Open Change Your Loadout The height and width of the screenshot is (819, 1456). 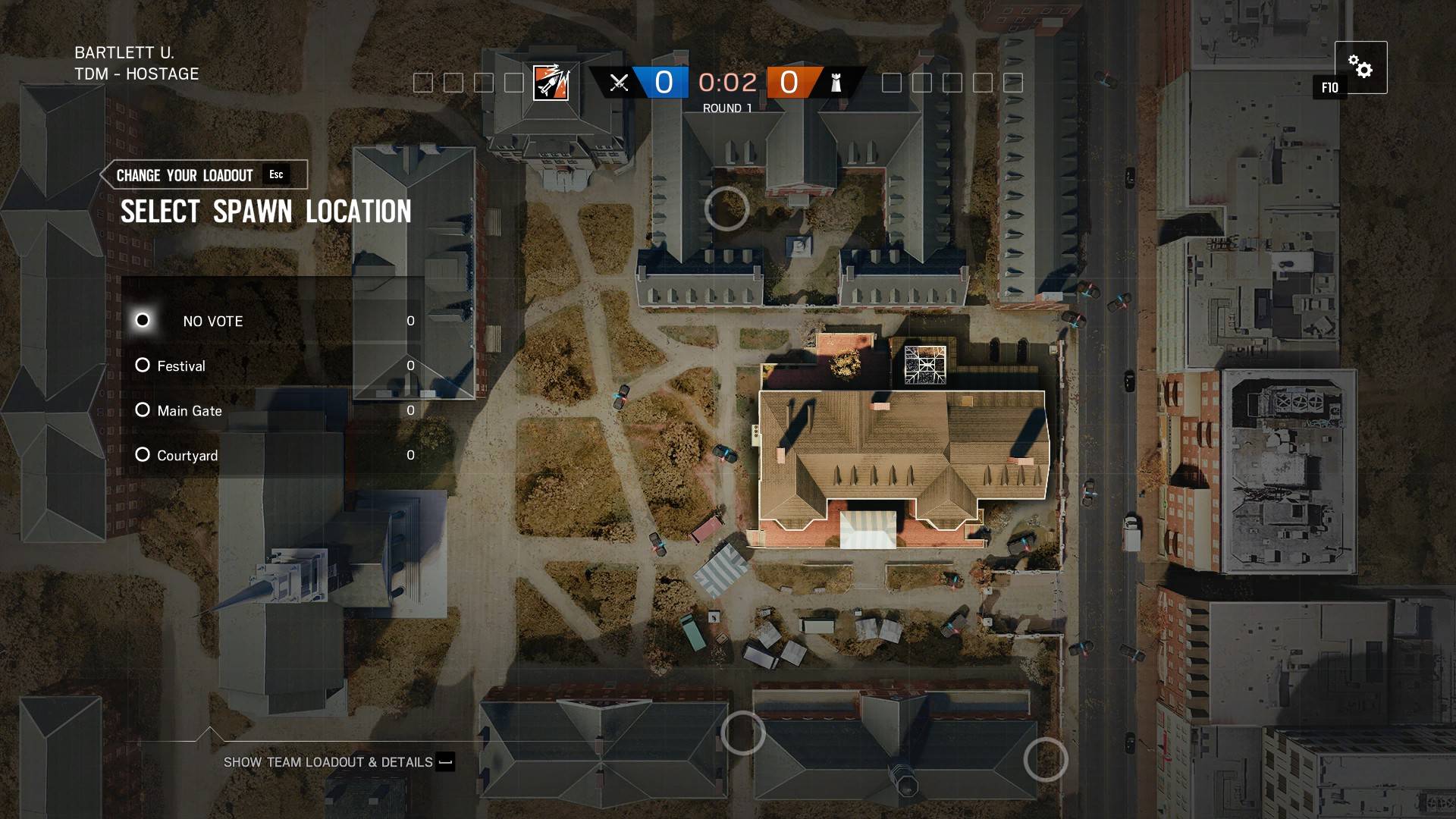coord(184,174)
